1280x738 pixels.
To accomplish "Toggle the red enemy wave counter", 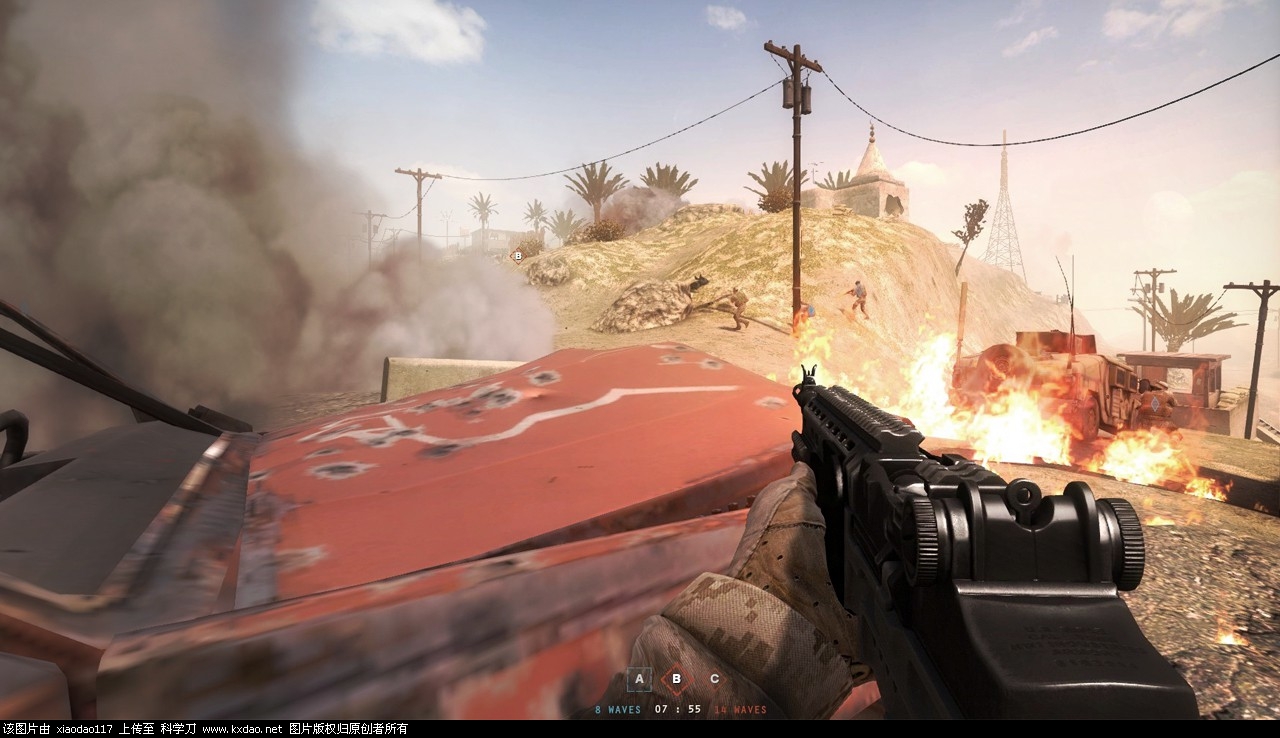I will click(x=740, y=709).
